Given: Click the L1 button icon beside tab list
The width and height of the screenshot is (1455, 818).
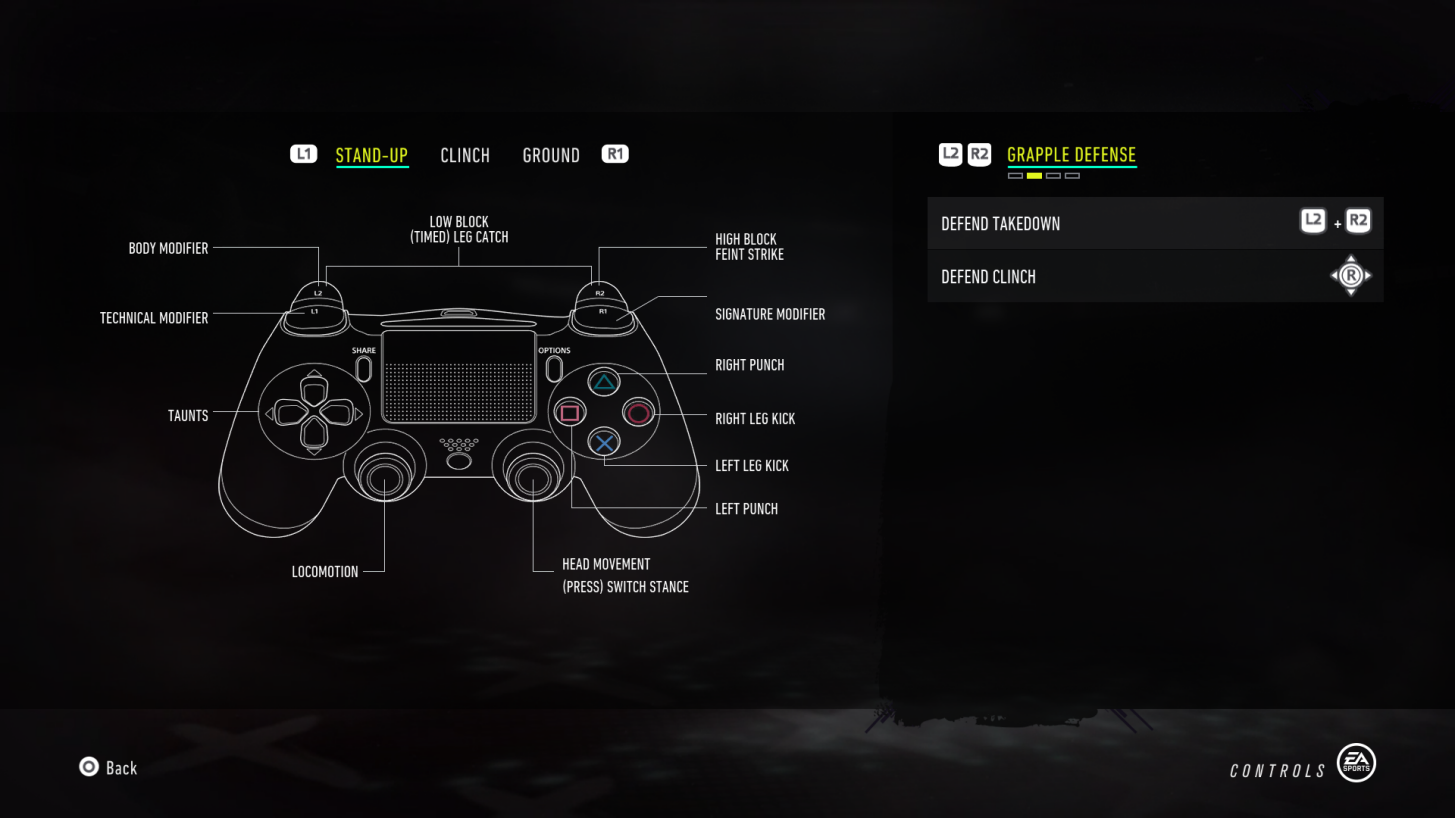Looking at the screenshot, I should 303,154.
